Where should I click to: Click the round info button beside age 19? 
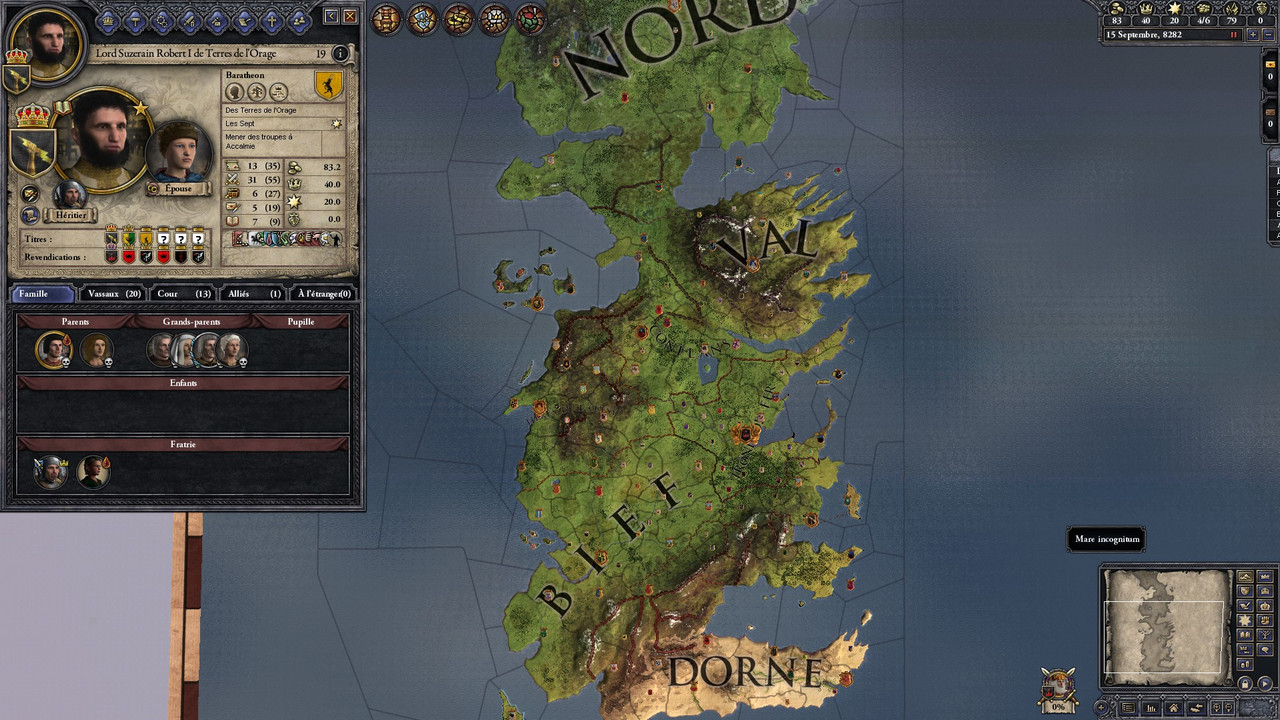pos(341,54)
